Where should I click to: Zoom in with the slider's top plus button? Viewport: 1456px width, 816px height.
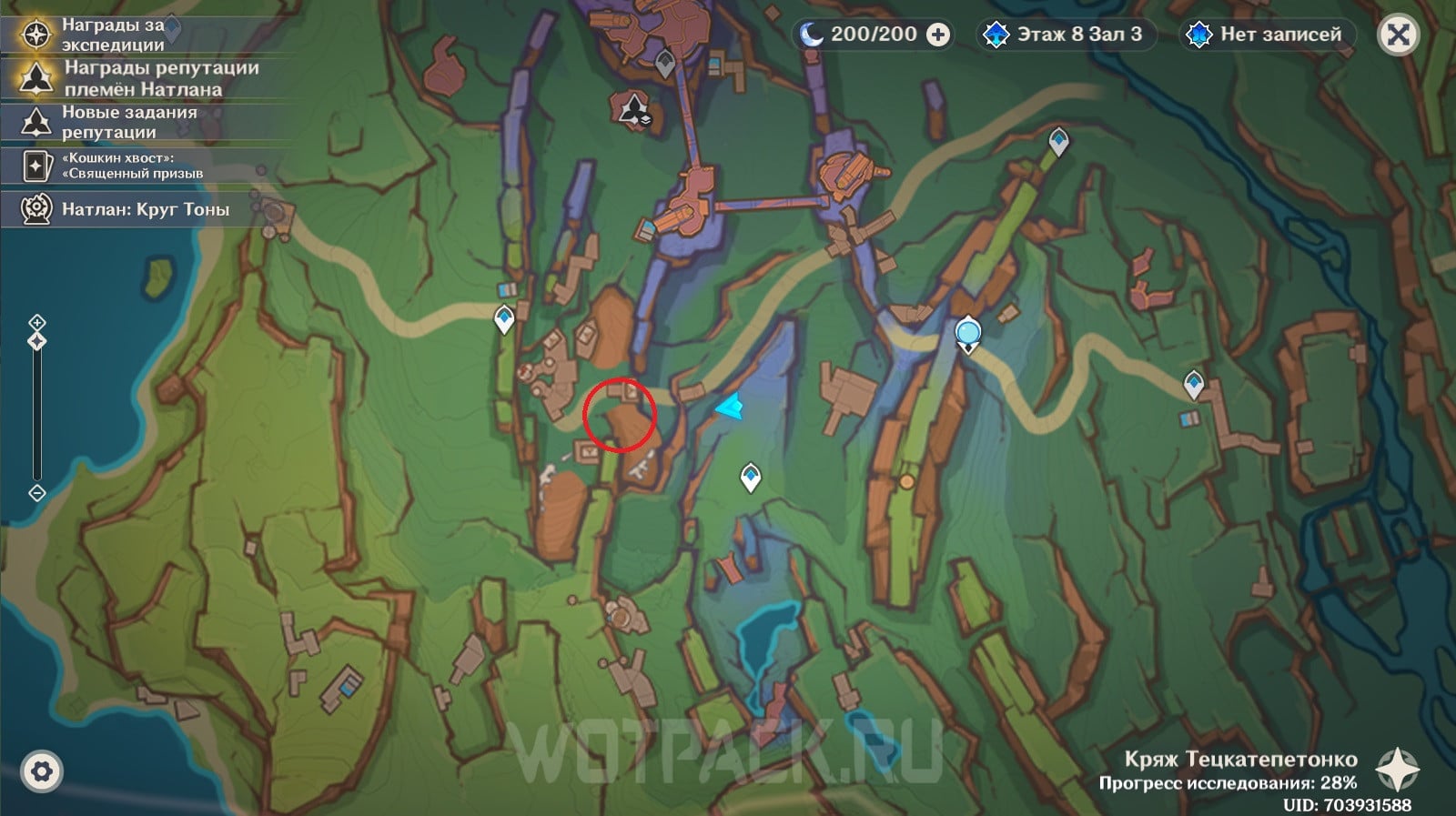[x=37, y=322]
